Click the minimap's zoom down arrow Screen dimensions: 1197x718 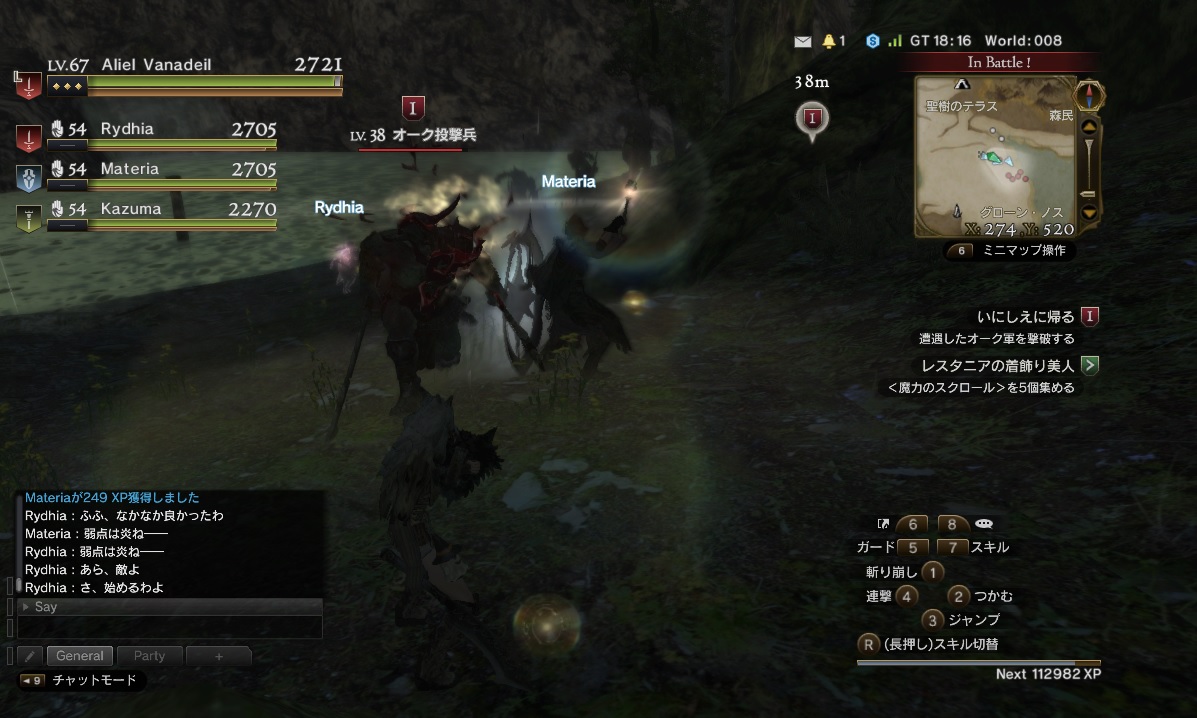(1090, 211)
